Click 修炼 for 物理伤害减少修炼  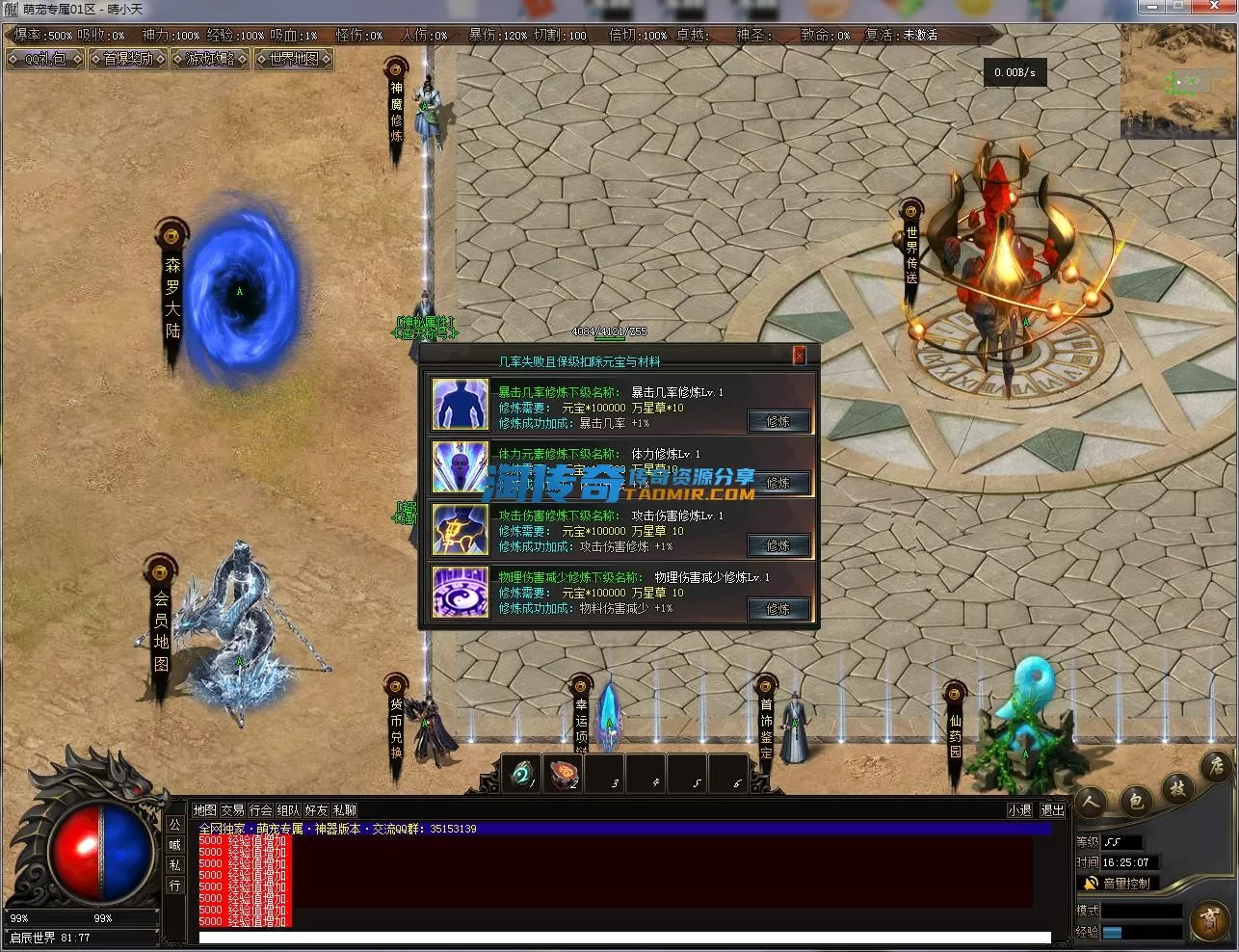[778, 608]
